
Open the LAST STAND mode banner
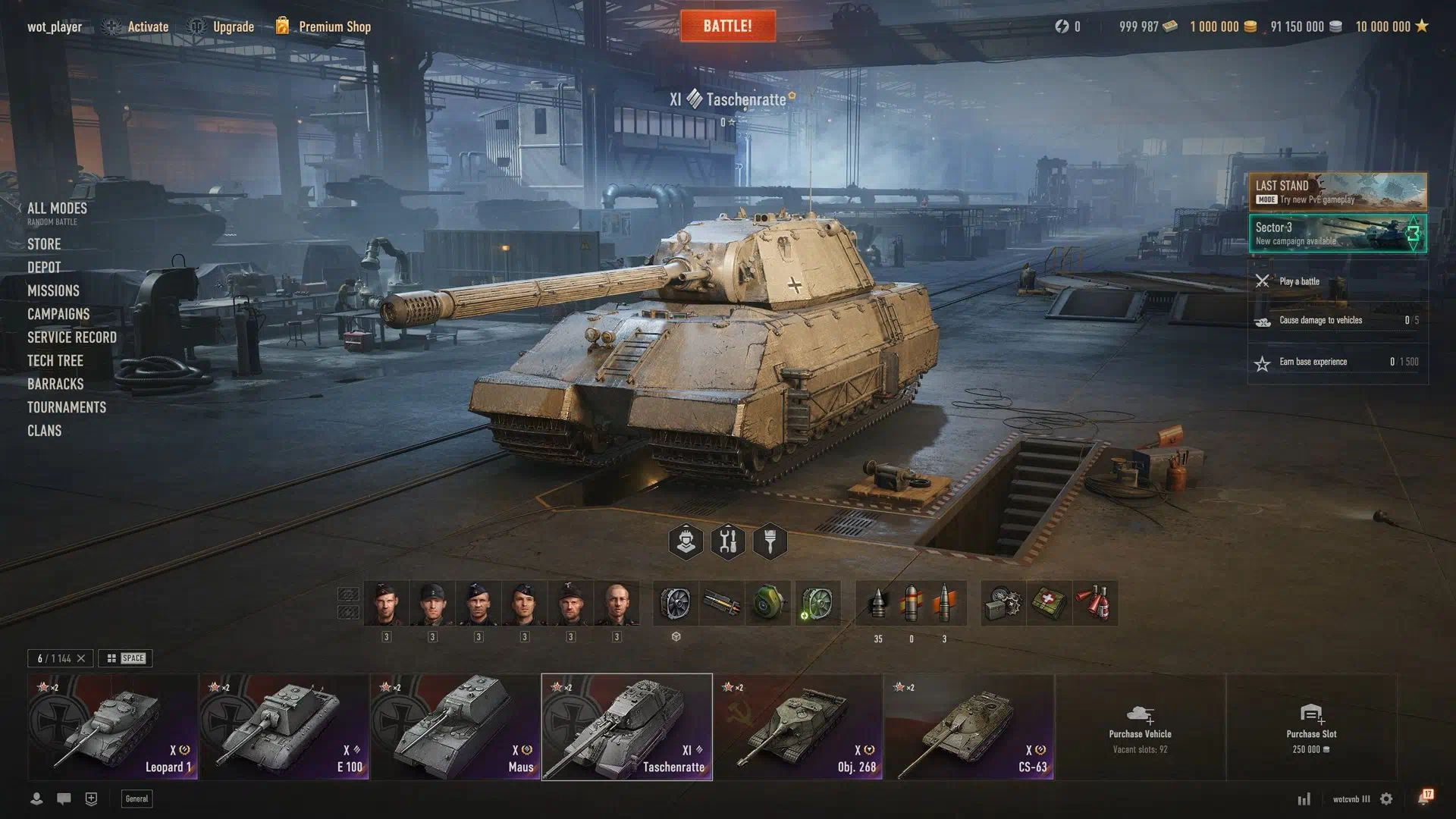point(1338,191)
